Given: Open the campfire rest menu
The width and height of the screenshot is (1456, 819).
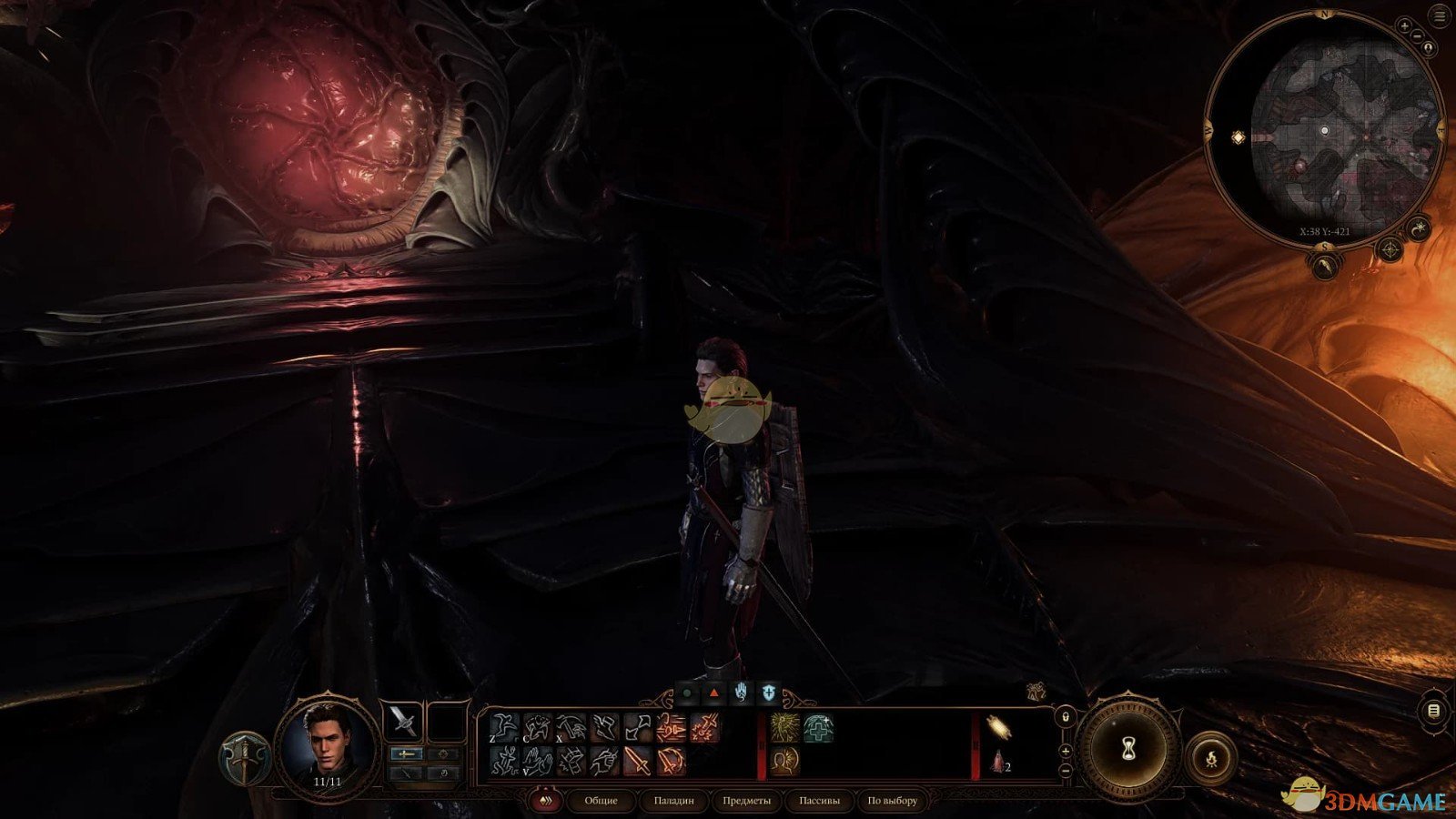Looking at the screenshot, I should (x=1211, y=757).
